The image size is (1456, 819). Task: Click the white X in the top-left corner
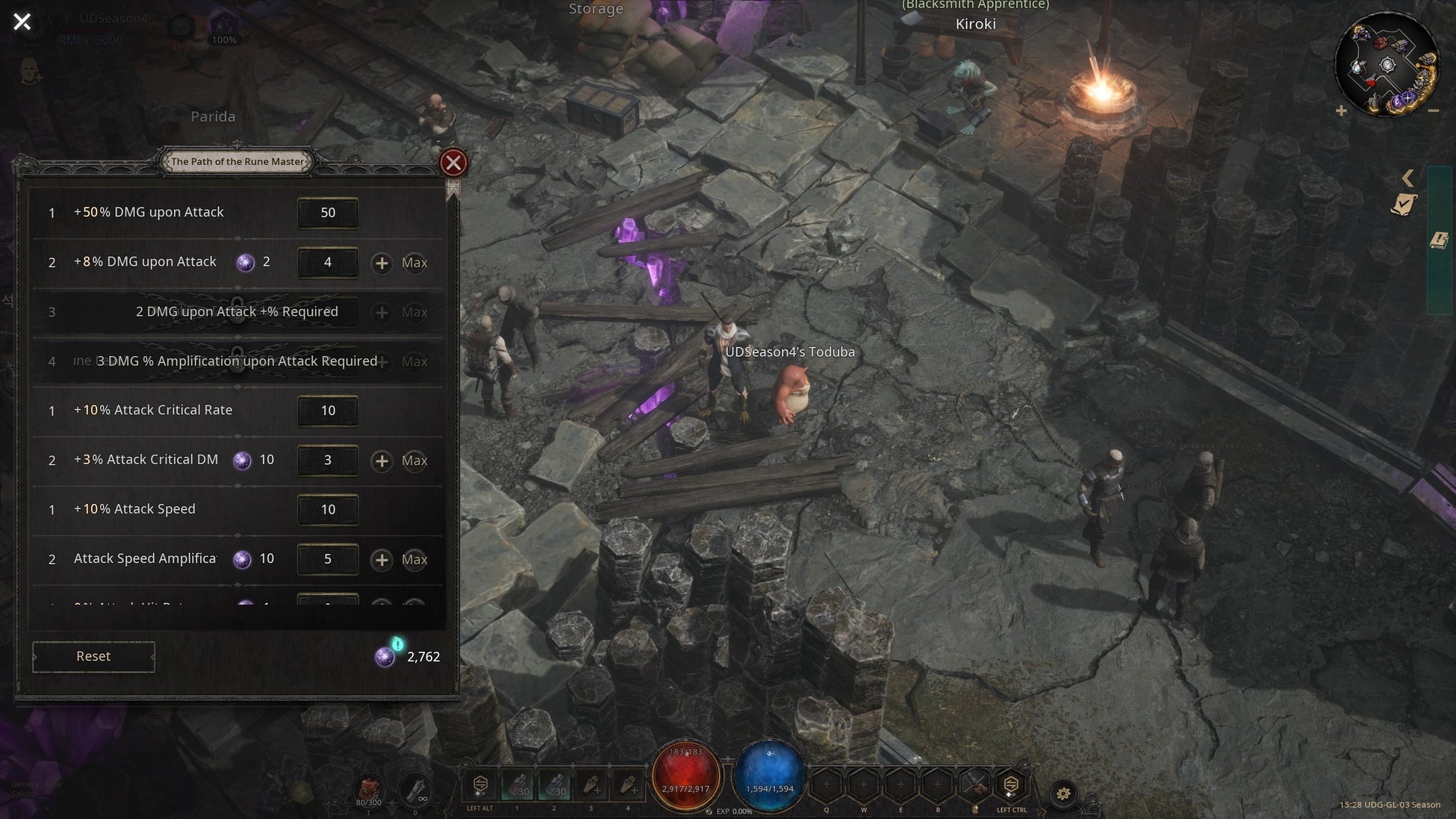tap(22, 22)
